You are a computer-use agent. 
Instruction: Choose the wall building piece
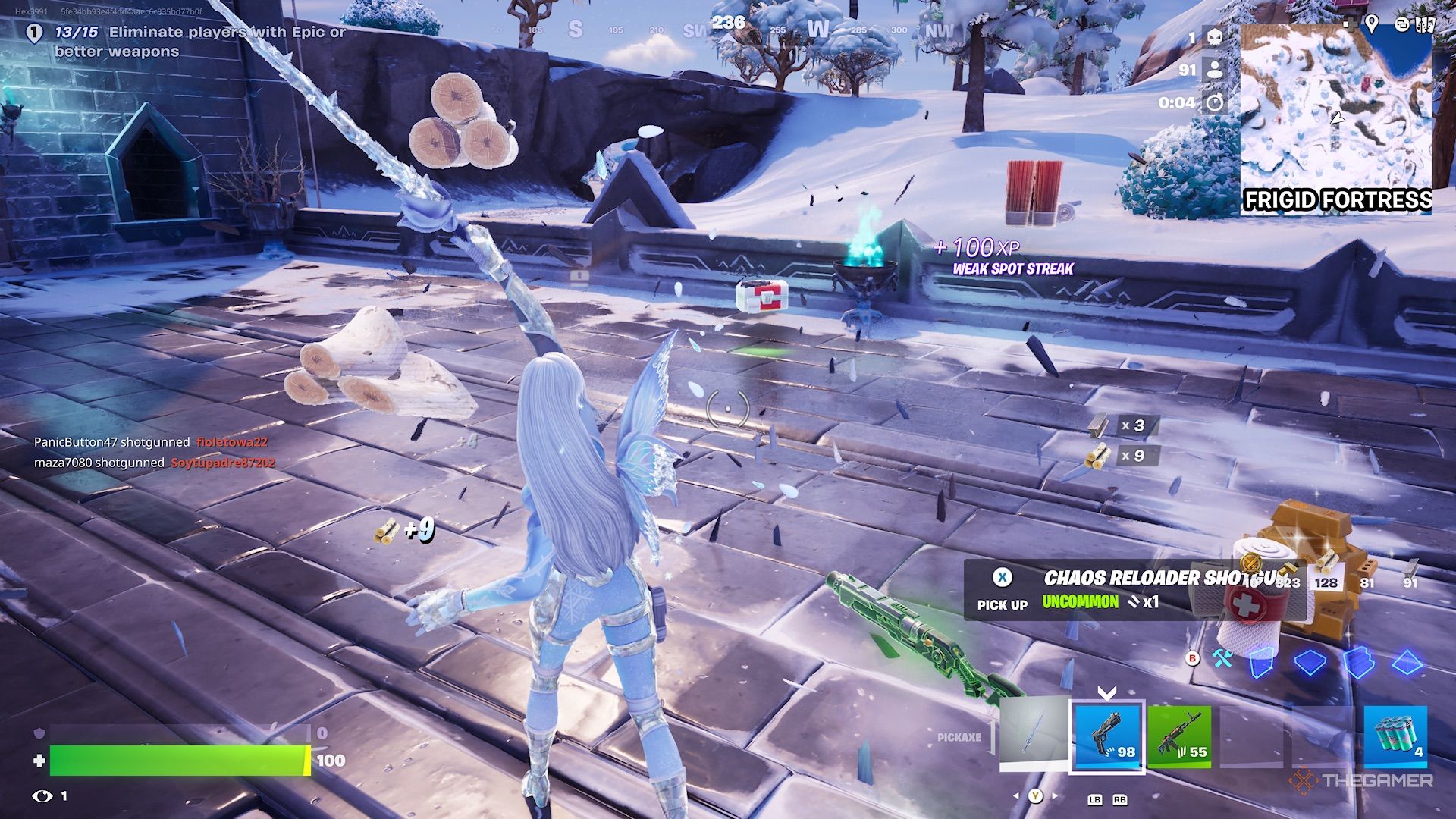pyautogui.click(x=1260, y=663)
